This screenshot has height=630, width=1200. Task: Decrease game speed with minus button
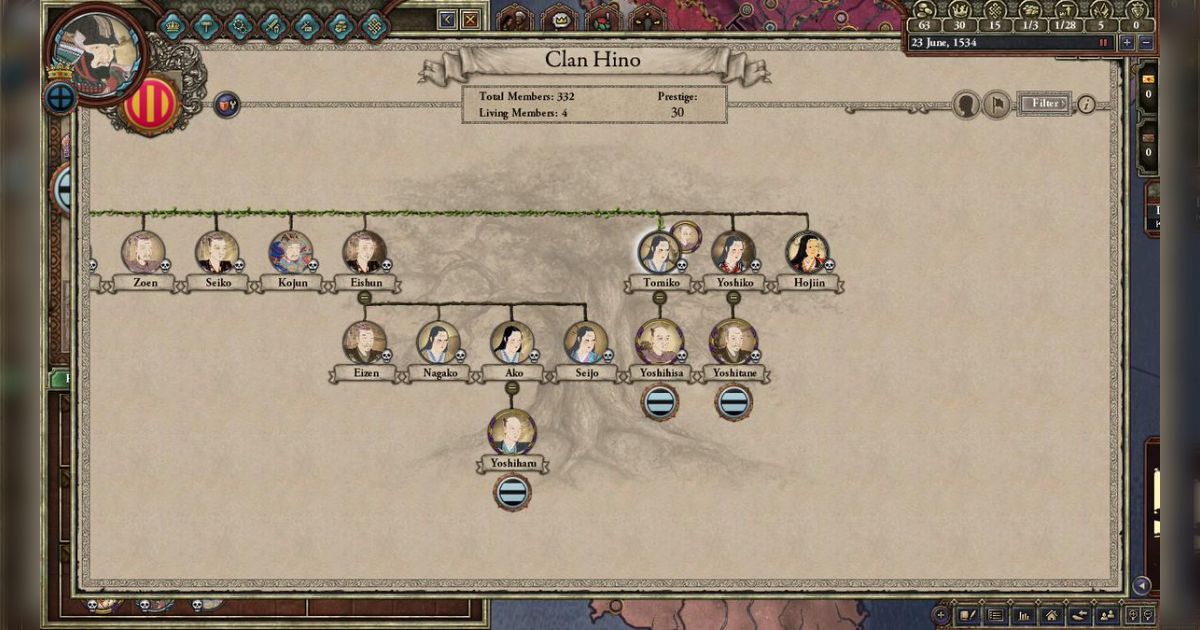point(1145,43)
